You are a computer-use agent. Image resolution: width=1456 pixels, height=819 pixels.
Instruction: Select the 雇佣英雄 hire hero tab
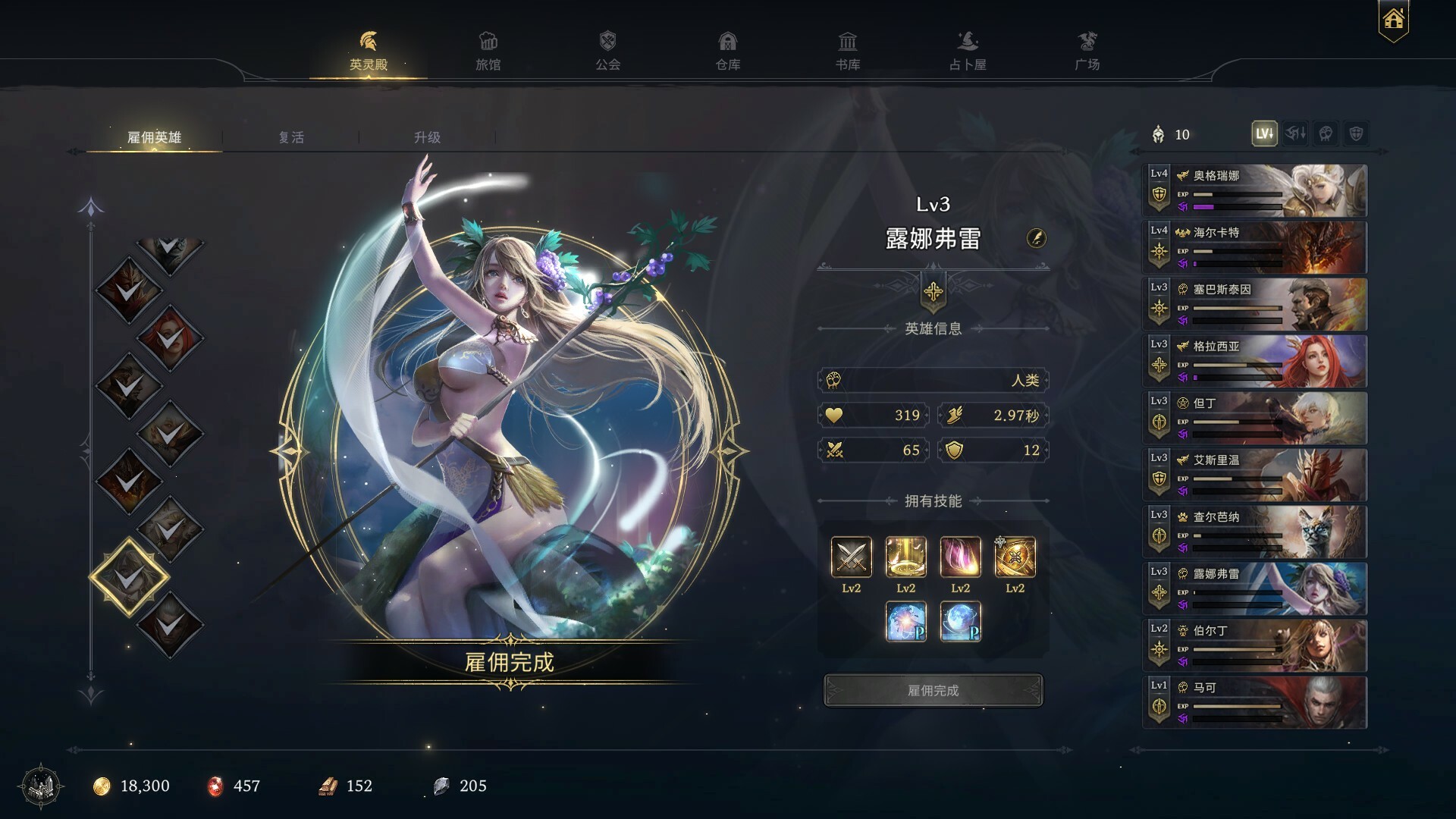click(154, 137)
